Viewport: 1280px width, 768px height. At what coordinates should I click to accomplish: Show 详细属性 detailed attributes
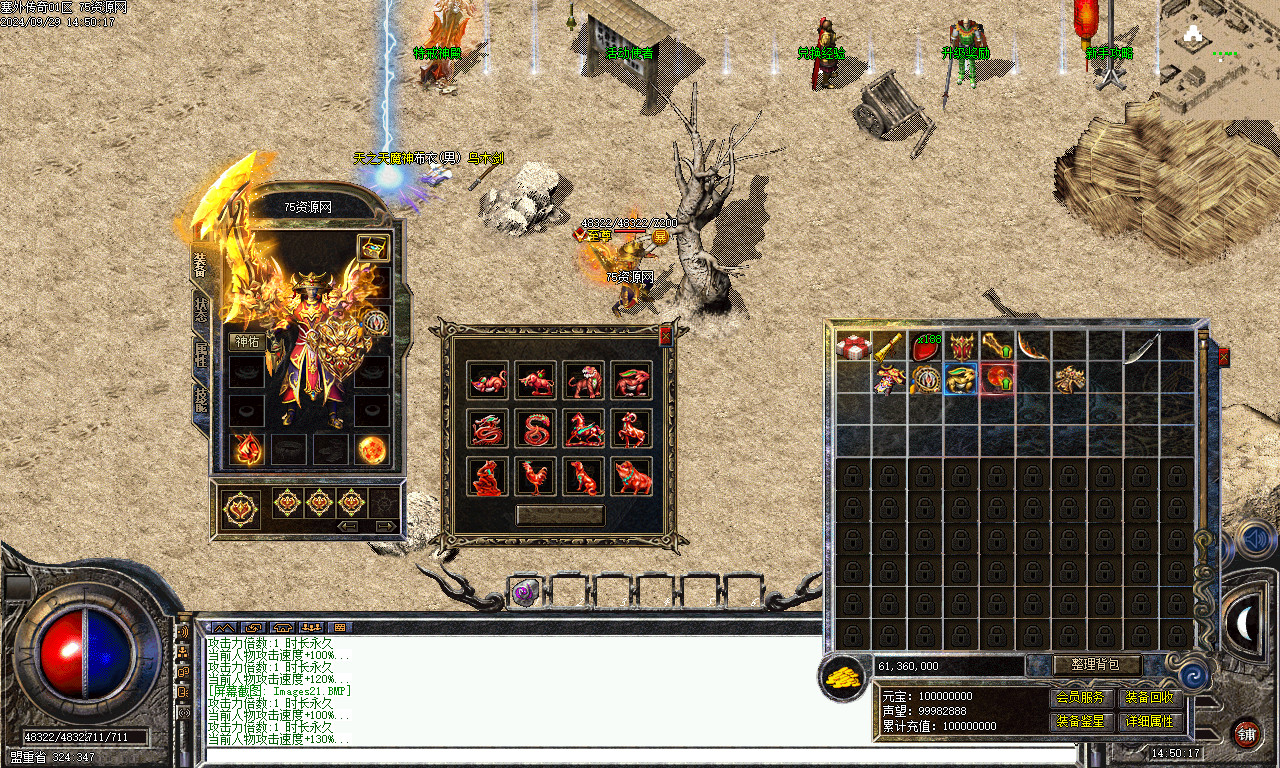pyautogui.click(x=1150, y=721)
